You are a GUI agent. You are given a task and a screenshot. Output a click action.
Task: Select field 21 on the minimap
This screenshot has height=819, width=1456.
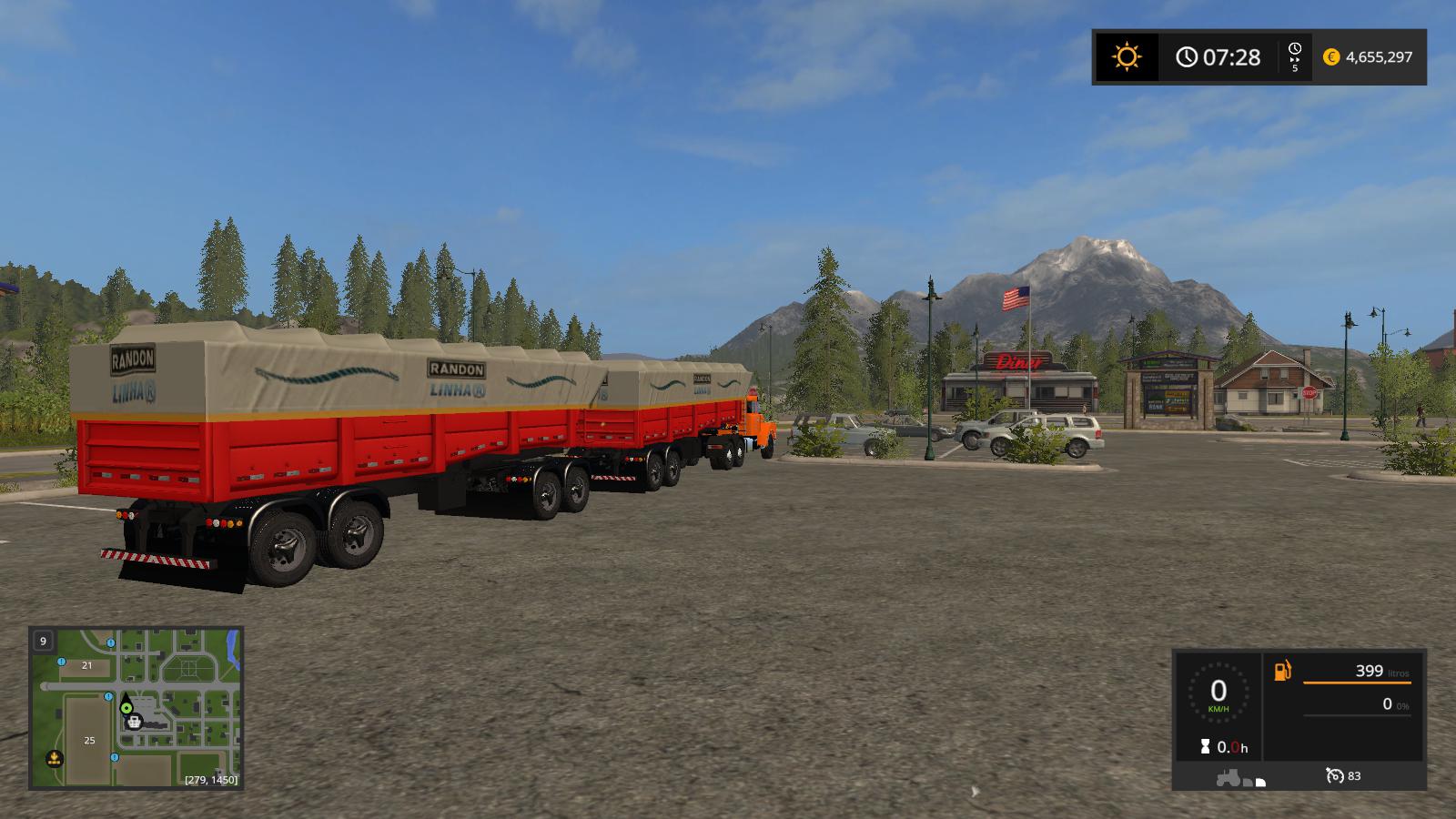pos(87,665)
